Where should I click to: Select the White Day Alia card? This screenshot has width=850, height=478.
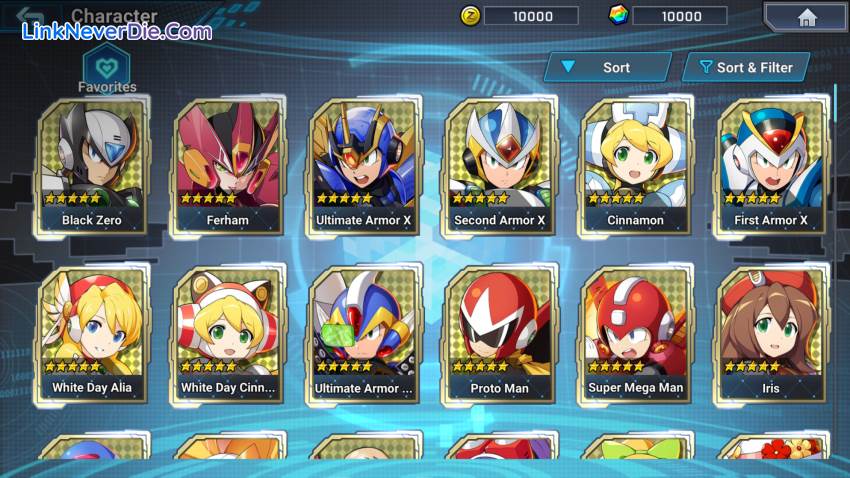click(x=91, y=334)
